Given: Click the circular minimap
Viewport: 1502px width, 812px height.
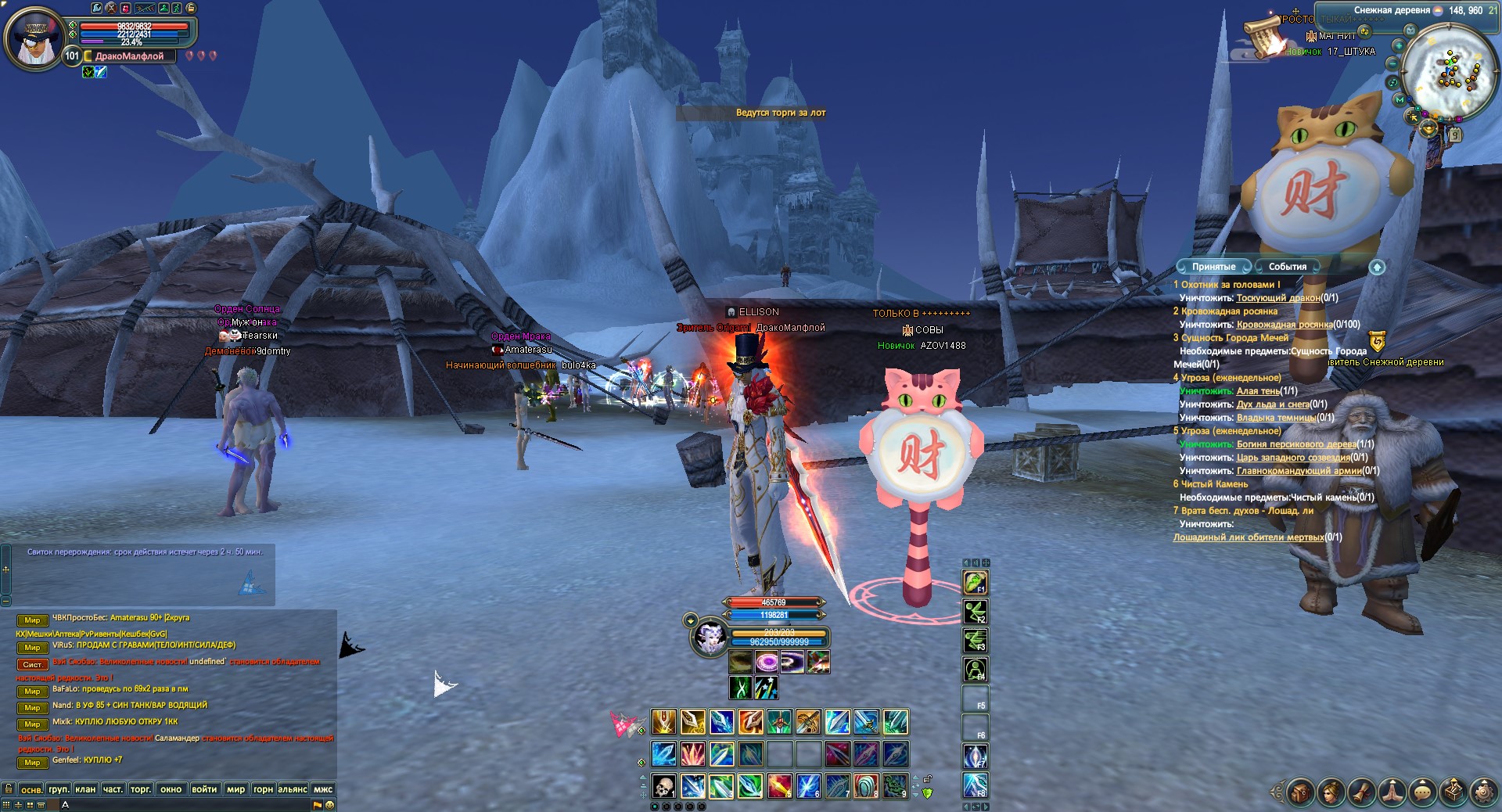Looking at the screenshot, I should click(1451, 70).
